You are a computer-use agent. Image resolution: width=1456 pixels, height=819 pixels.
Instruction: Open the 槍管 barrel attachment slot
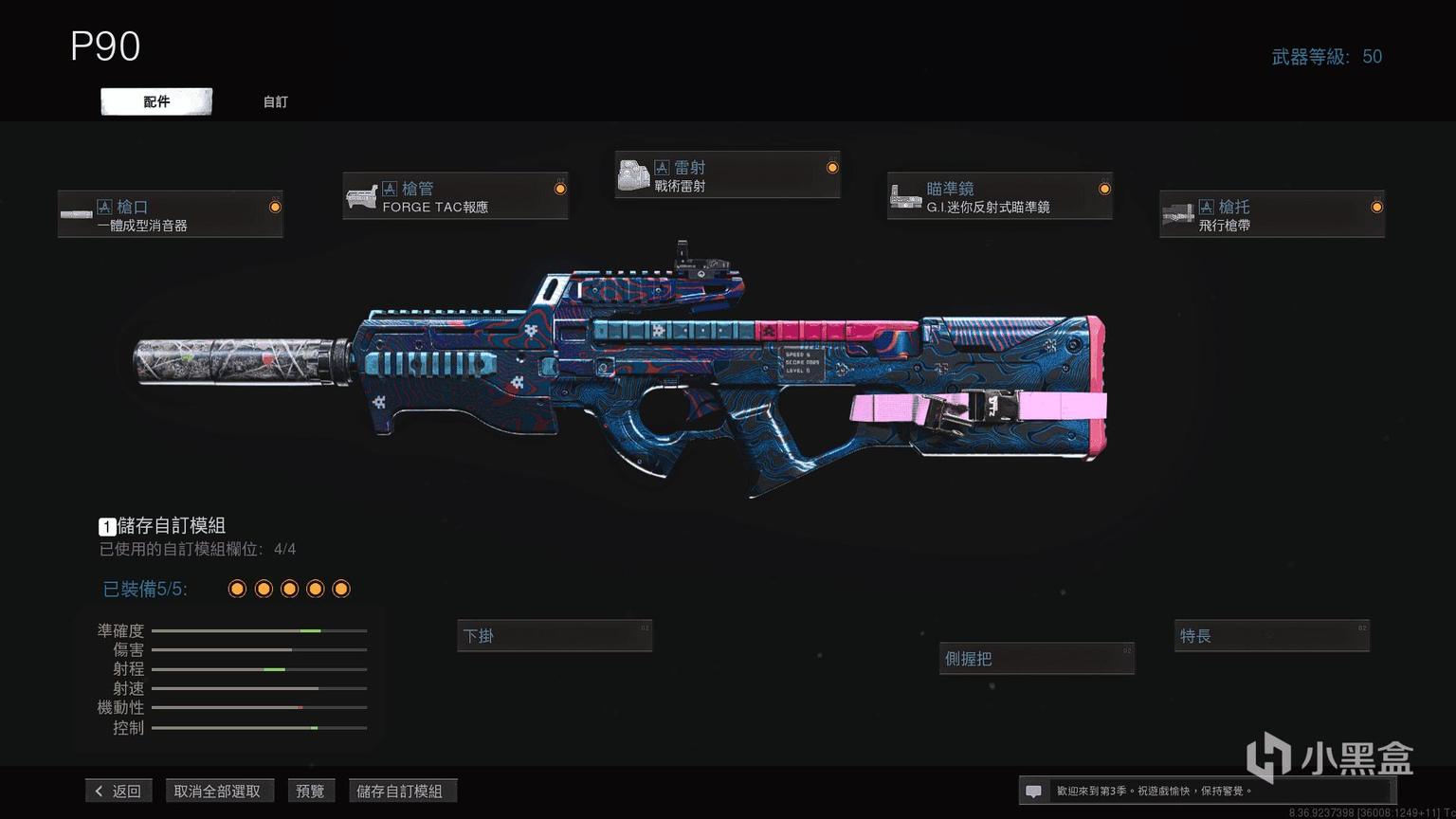pos(455,196)
